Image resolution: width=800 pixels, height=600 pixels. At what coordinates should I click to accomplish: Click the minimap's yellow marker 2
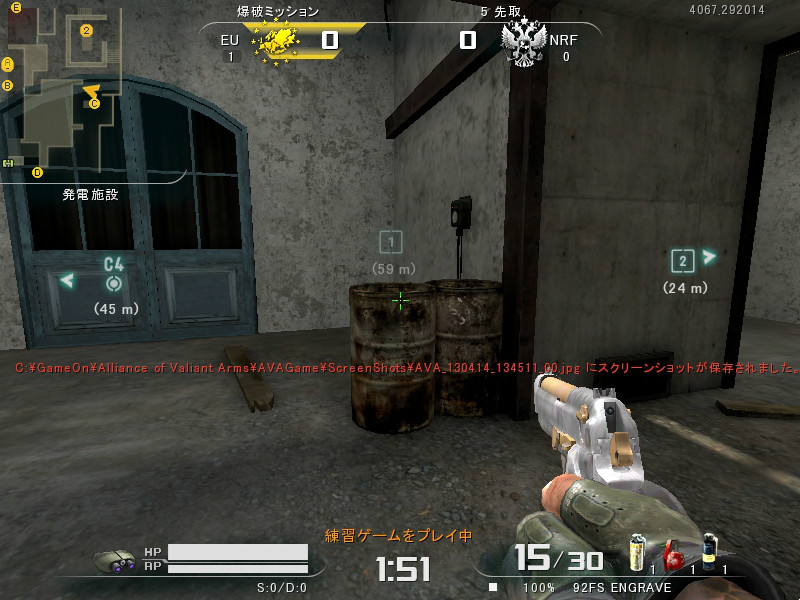[86, 30]
